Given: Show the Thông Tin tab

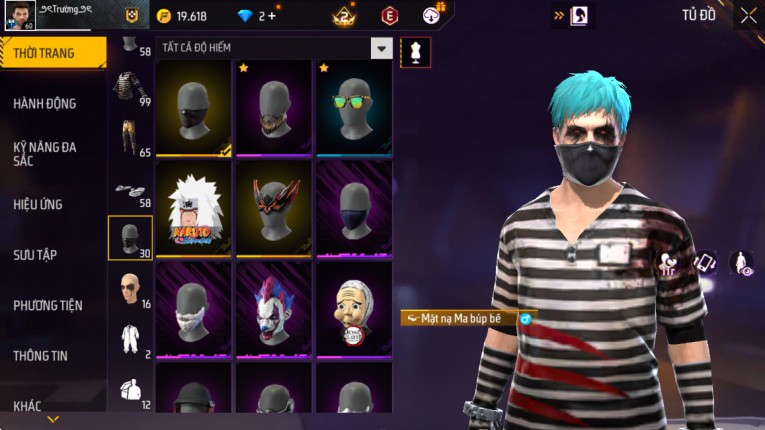Looking at the screenshot, I should click(41, 355).
